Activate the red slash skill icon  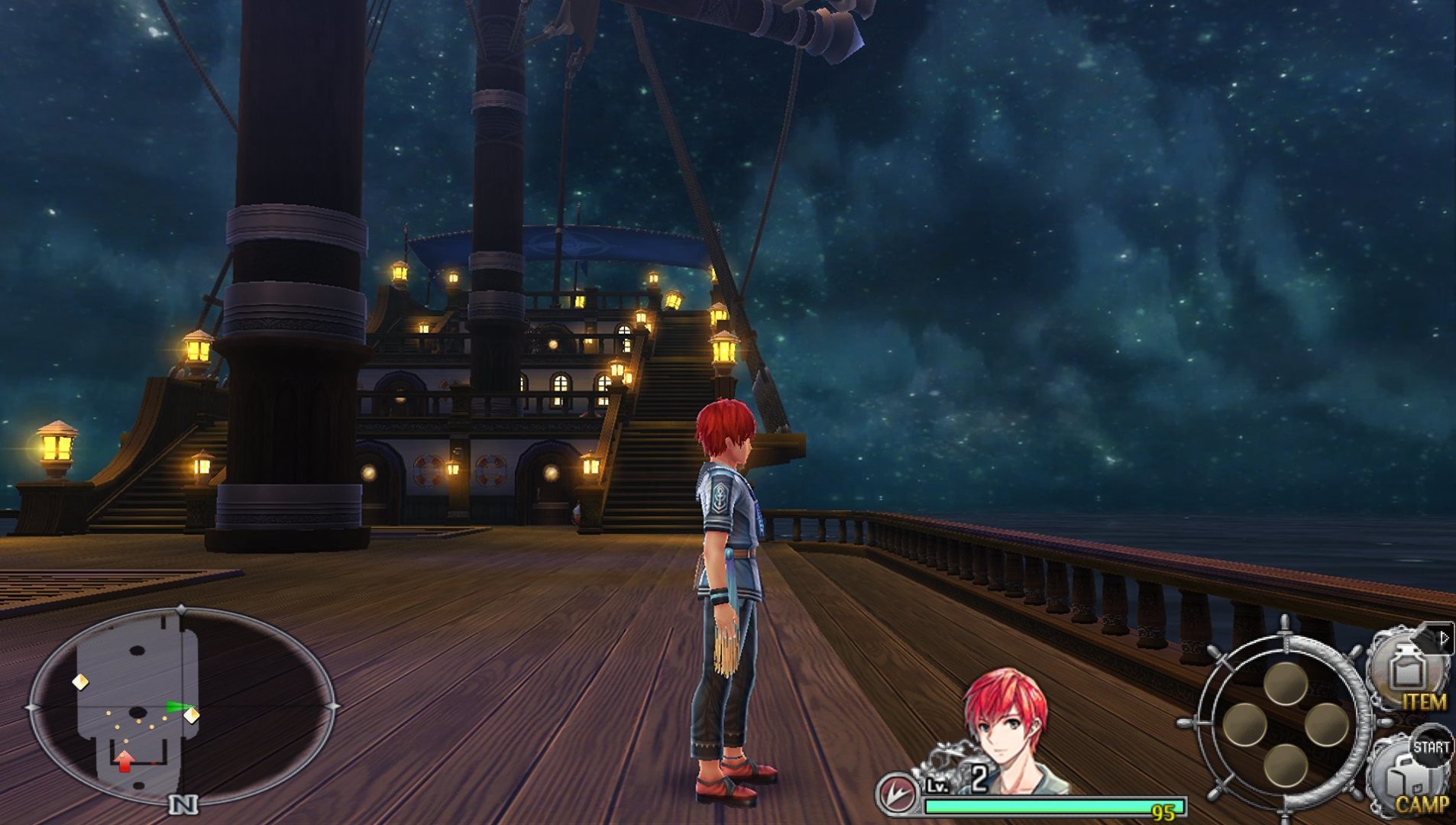[x=896, y=794]
